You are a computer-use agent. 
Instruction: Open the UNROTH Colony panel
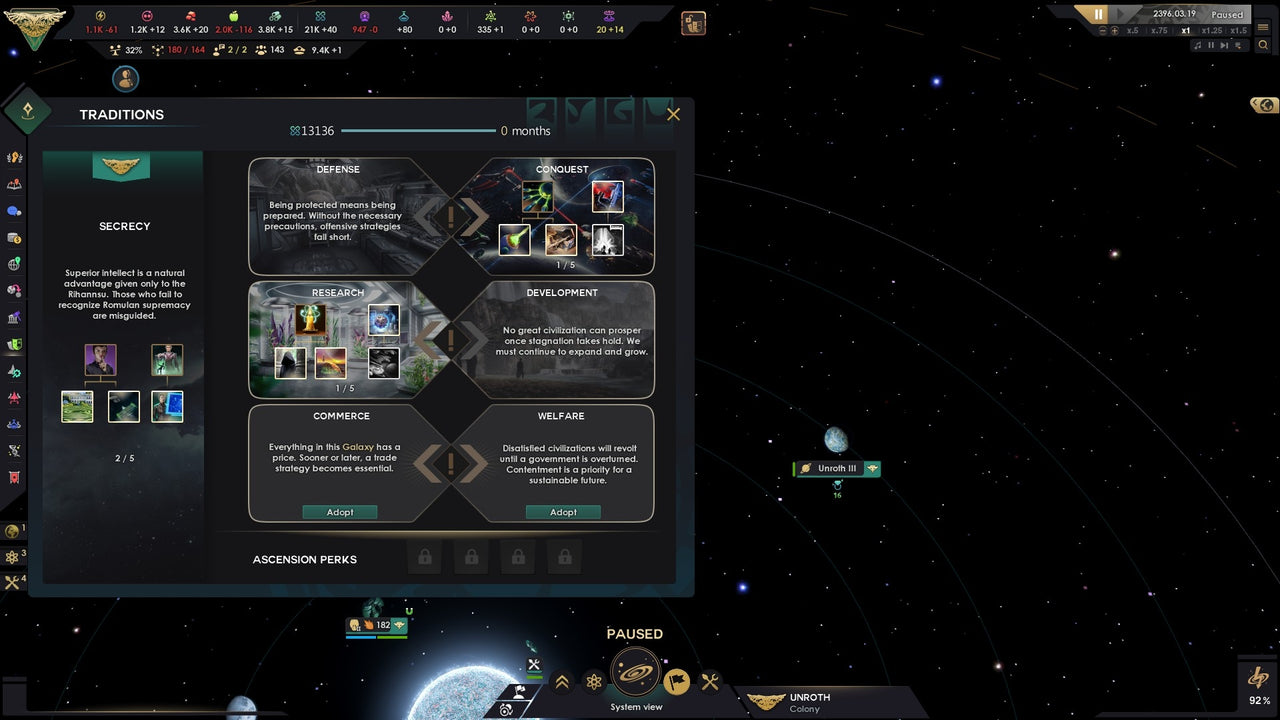point(810,700)
